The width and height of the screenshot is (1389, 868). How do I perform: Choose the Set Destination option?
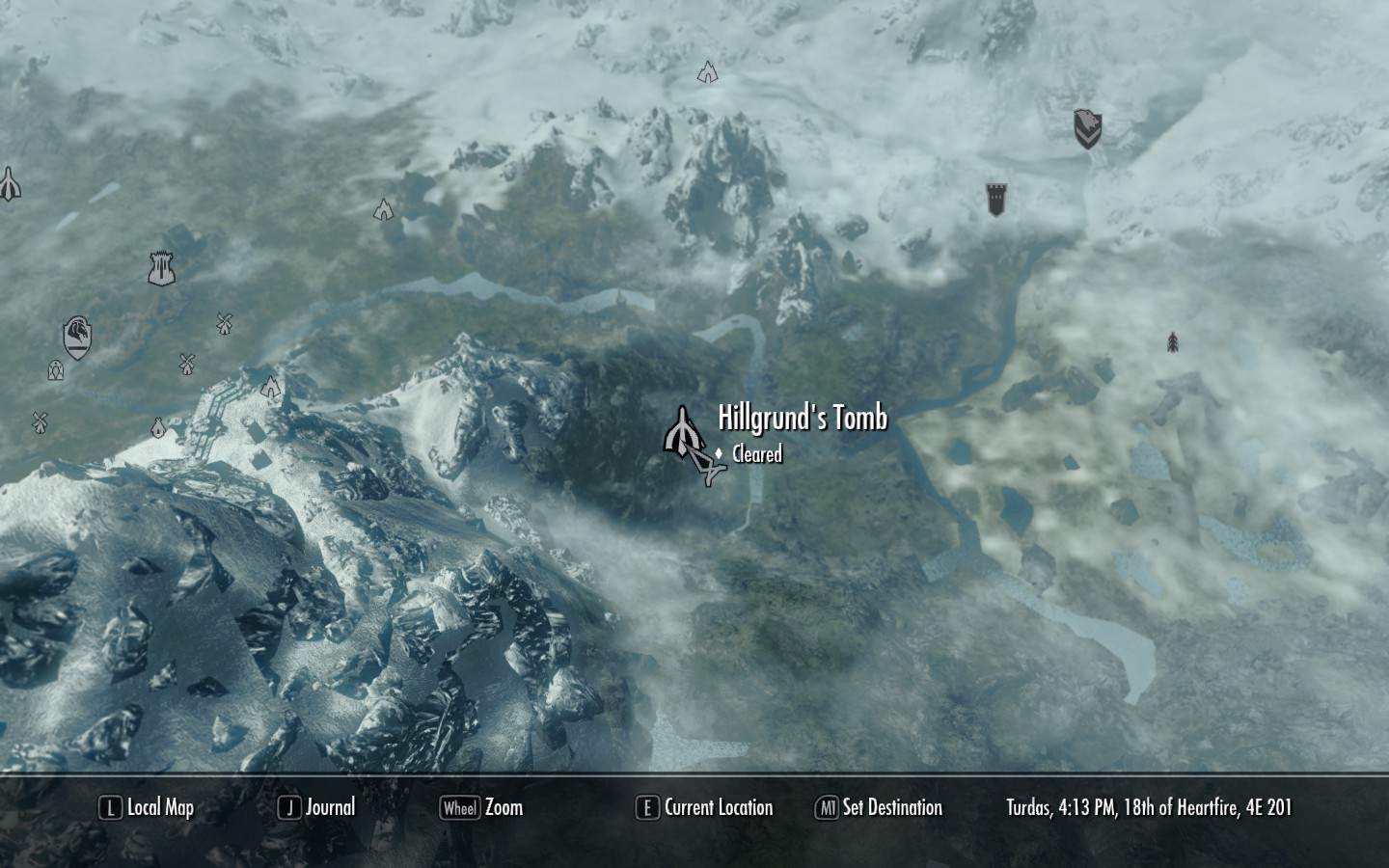pos(879,808)
